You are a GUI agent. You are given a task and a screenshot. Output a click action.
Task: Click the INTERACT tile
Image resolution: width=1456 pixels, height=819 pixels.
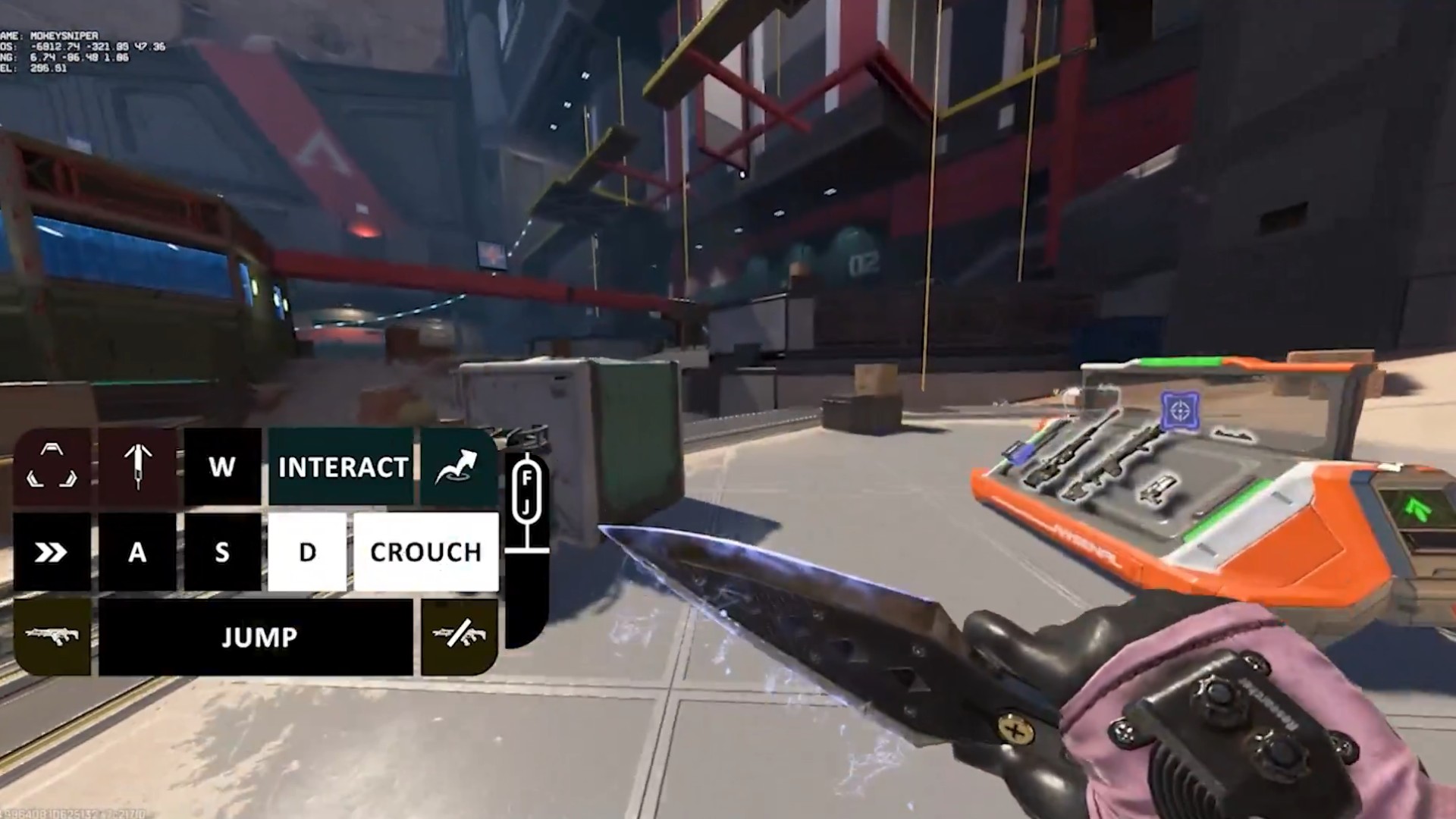click(342, 467)
